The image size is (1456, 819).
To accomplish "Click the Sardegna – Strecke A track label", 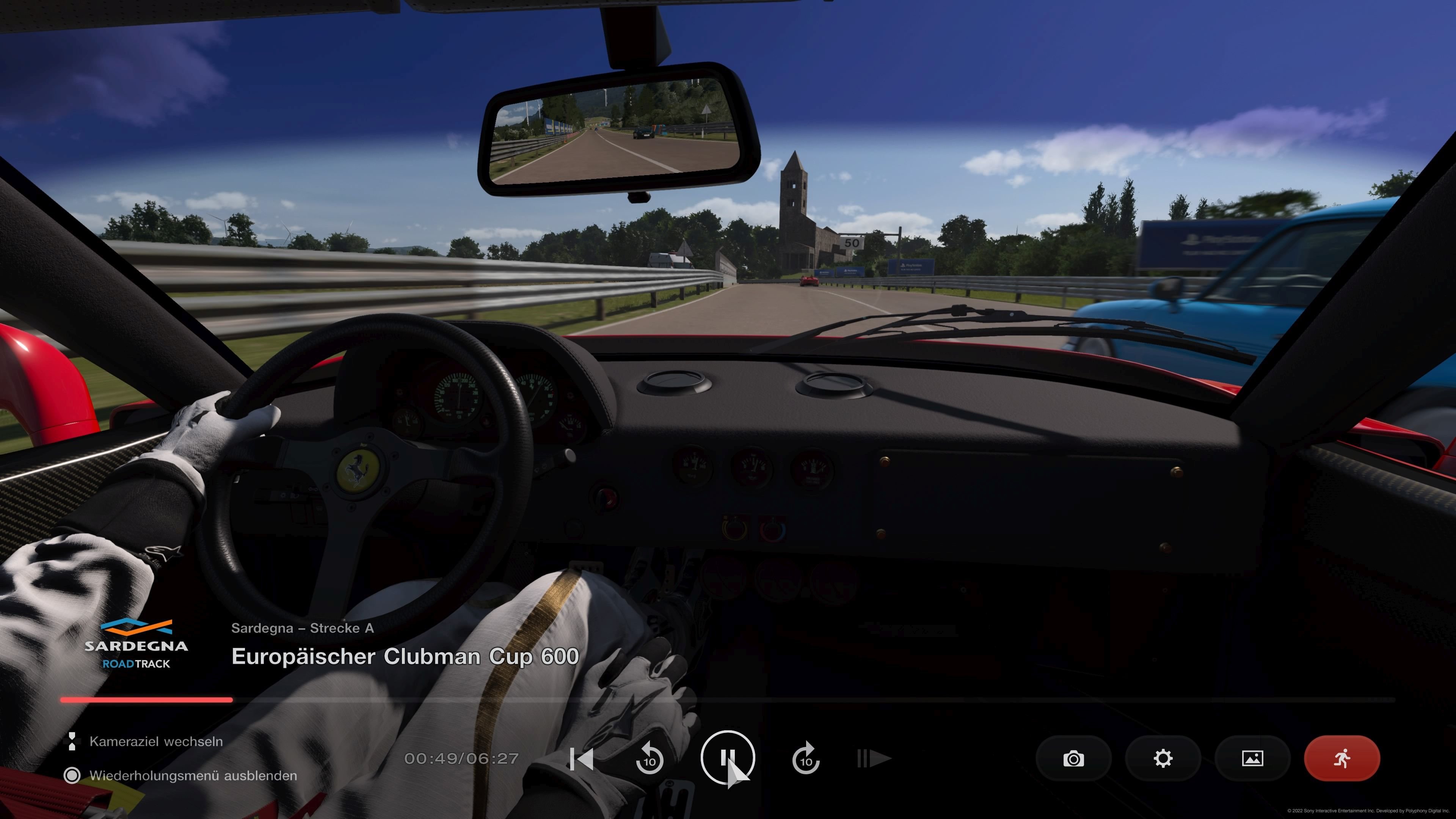I will click(x=303, y=628).
